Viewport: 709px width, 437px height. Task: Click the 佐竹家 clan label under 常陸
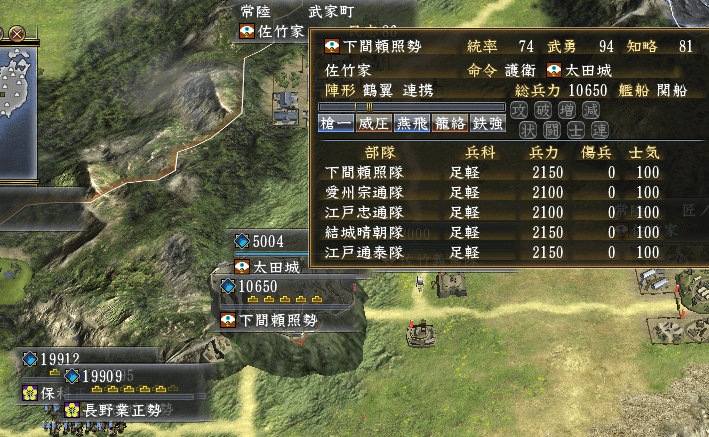point(272,32)
